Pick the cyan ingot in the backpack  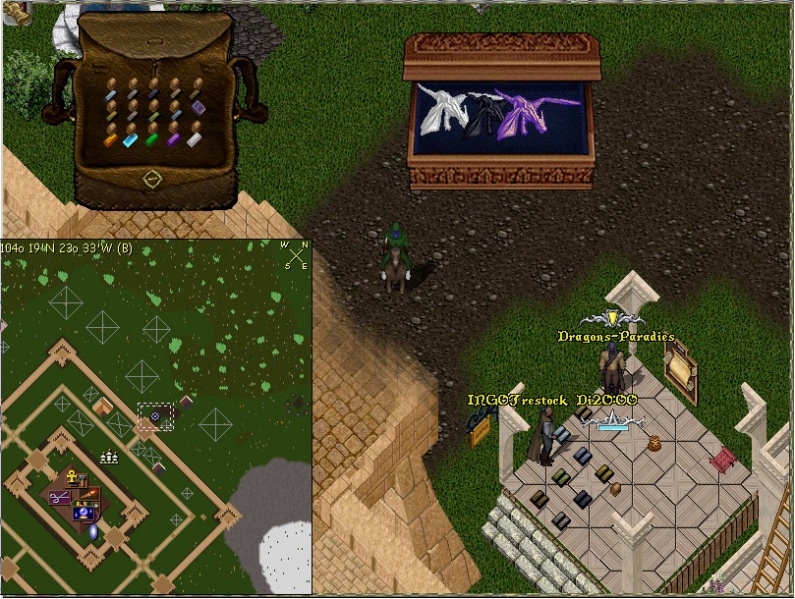[x=130, y=141]
